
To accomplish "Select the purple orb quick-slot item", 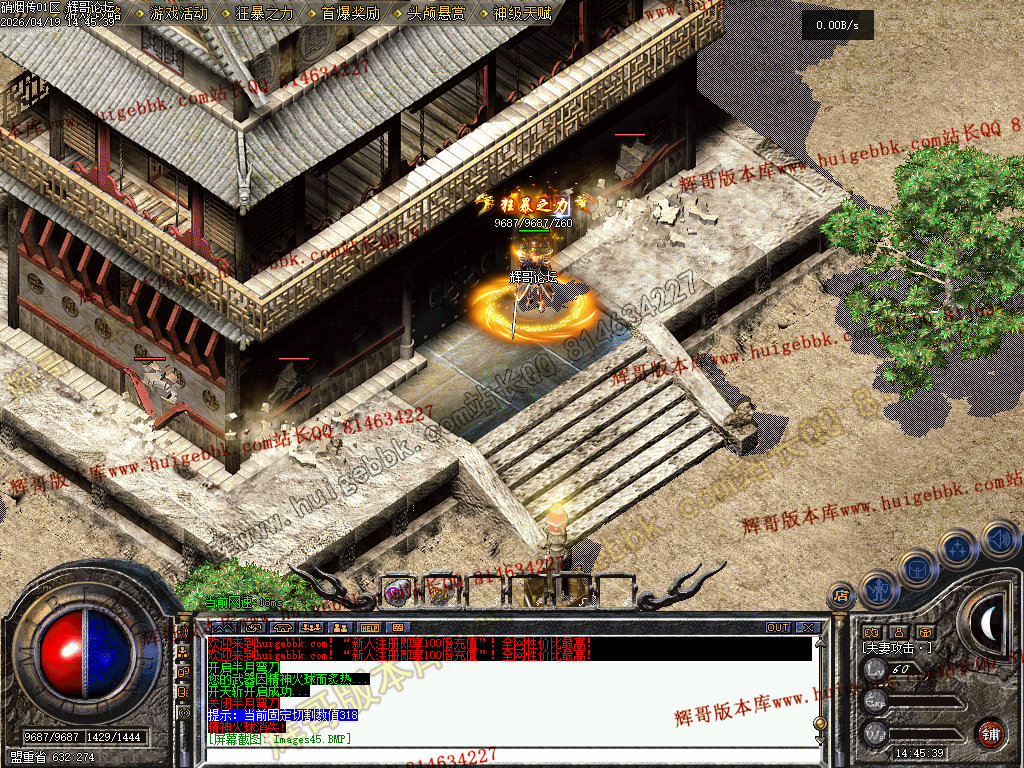I will click(x=398, y=592).
